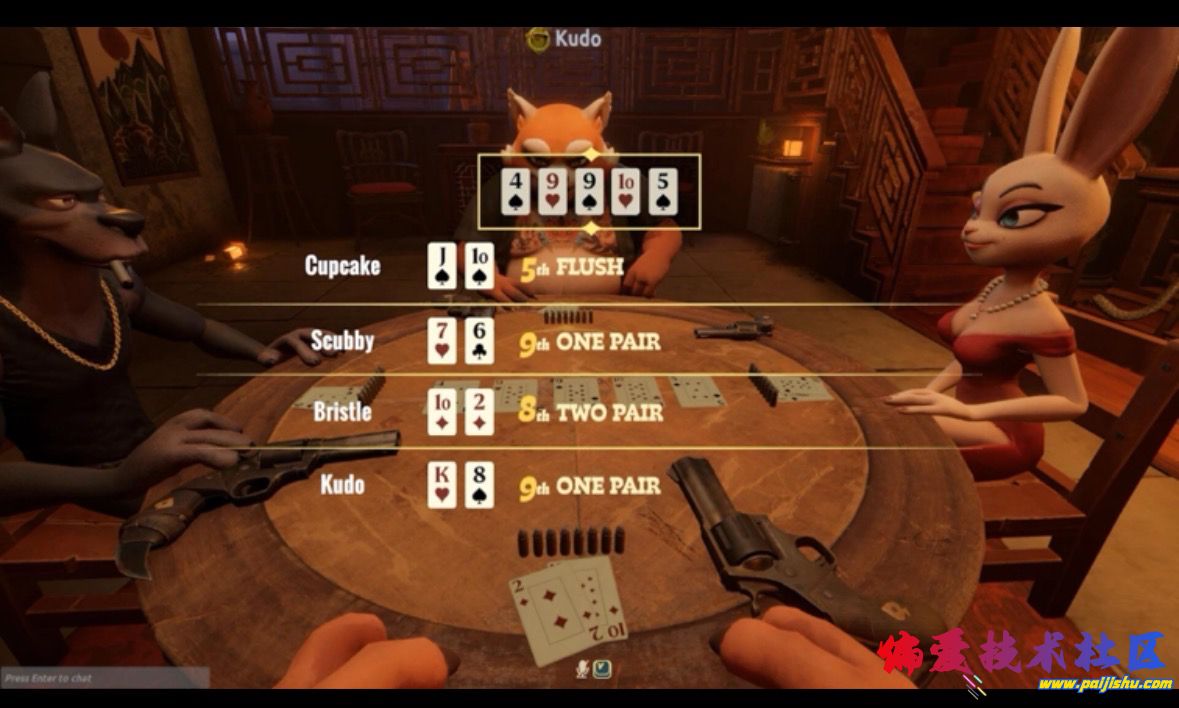Click the community cards panel
The height and width of the screenshot is (708, 1179).
tap(588, 189)
